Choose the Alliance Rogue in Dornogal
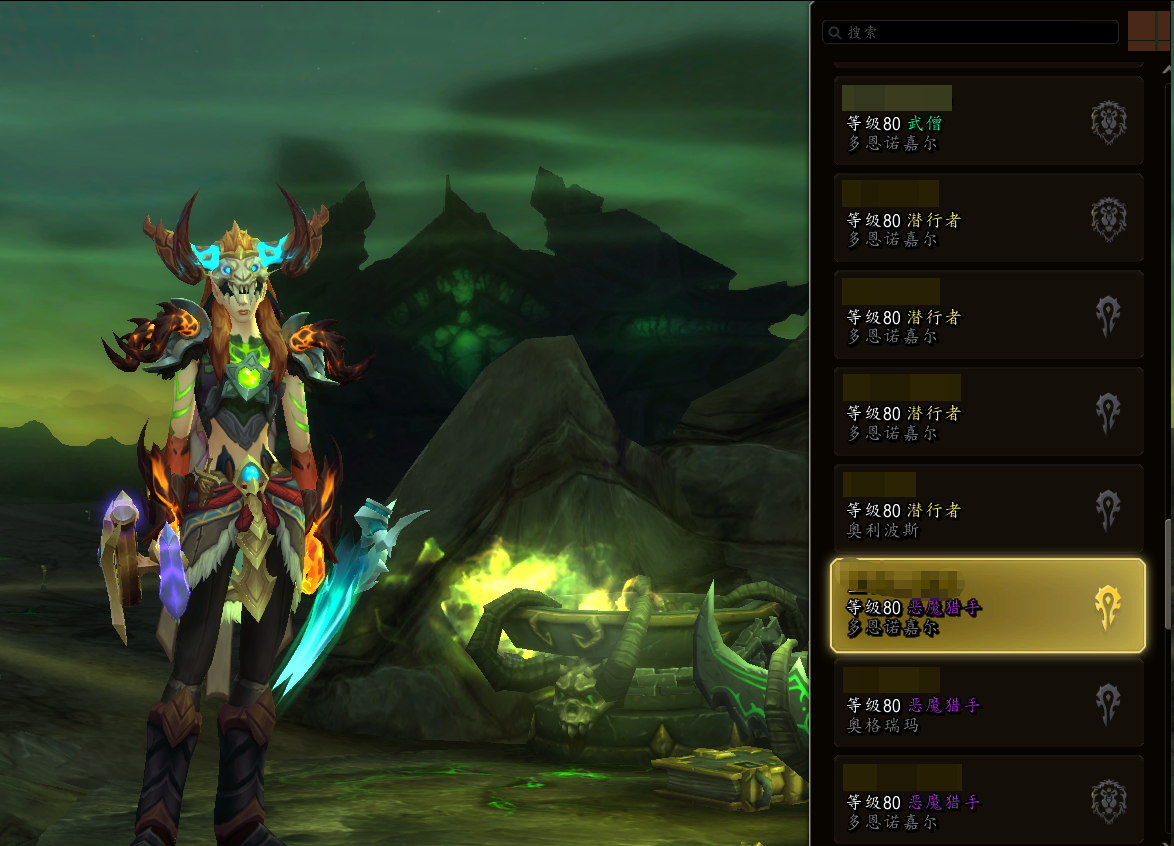Image resolution: width=1174 pixels, height=846 pixels. (988, 218)
